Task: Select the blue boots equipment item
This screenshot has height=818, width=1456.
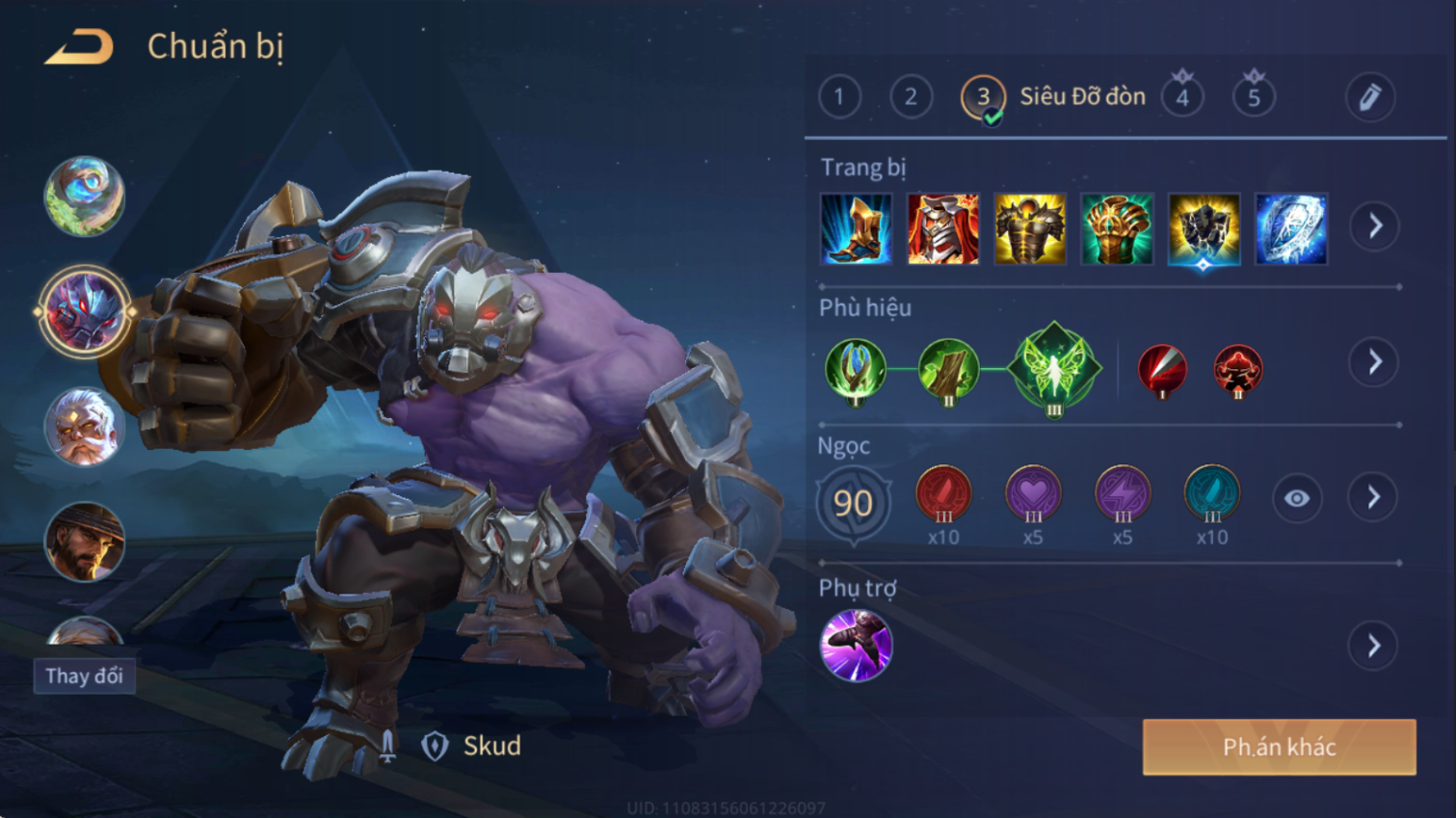Action: click(x=856, y=229)
